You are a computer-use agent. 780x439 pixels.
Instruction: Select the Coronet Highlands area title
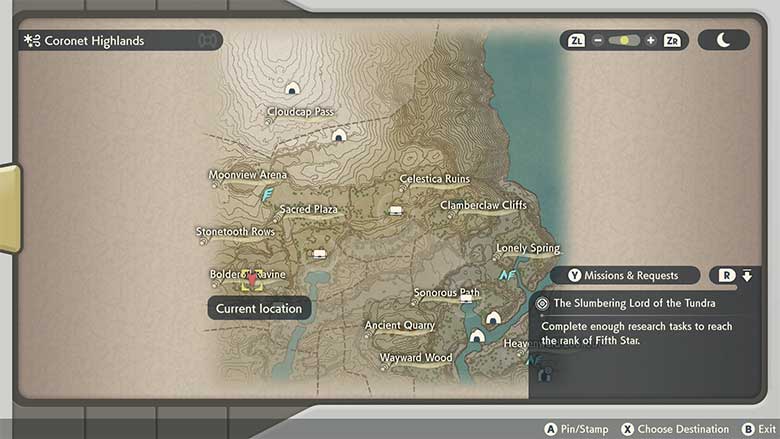tap(95, 41)
